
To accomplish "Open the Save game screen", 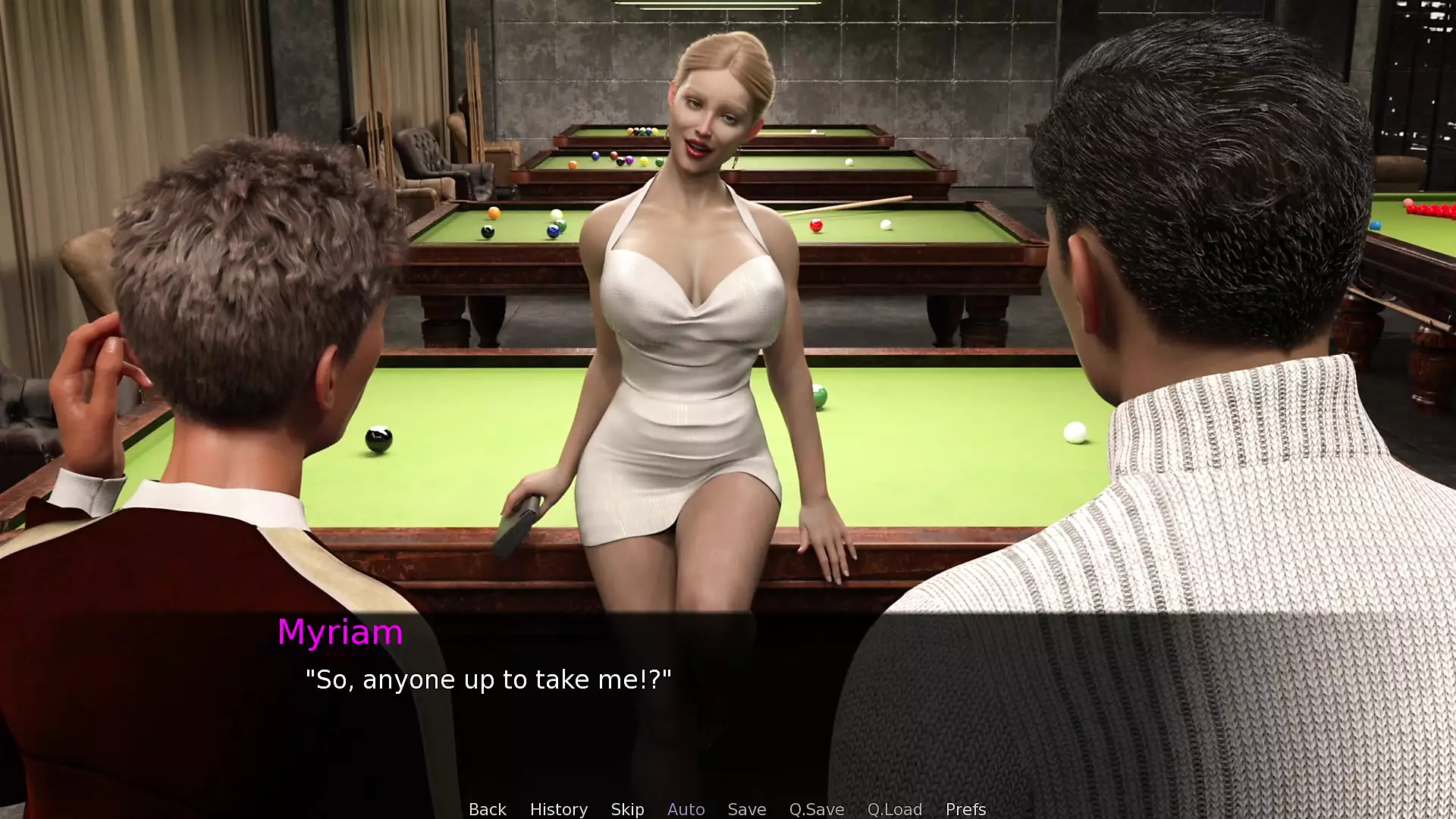I will pos(746,809).
